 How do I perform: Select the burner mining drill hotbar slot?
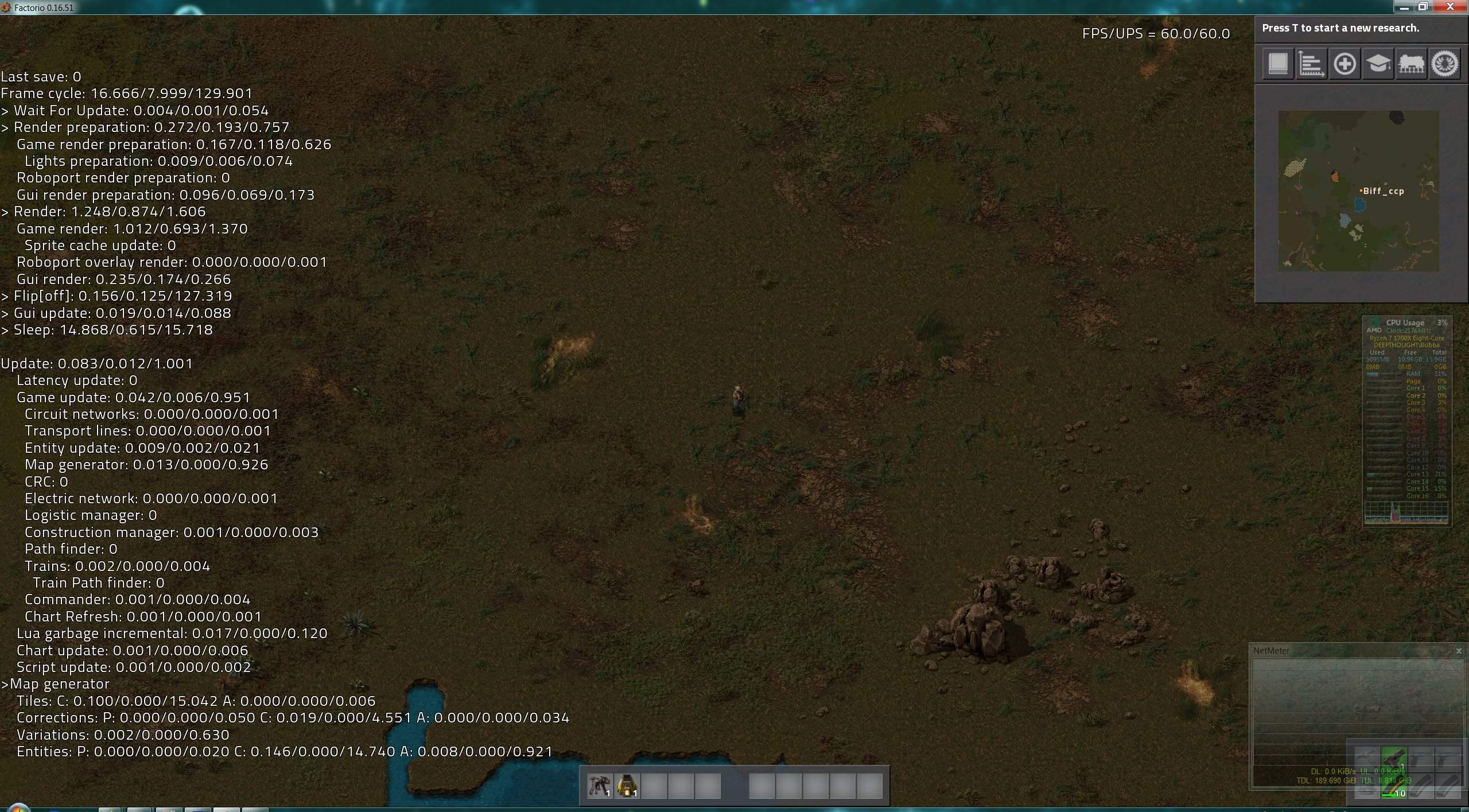point(599,785)
